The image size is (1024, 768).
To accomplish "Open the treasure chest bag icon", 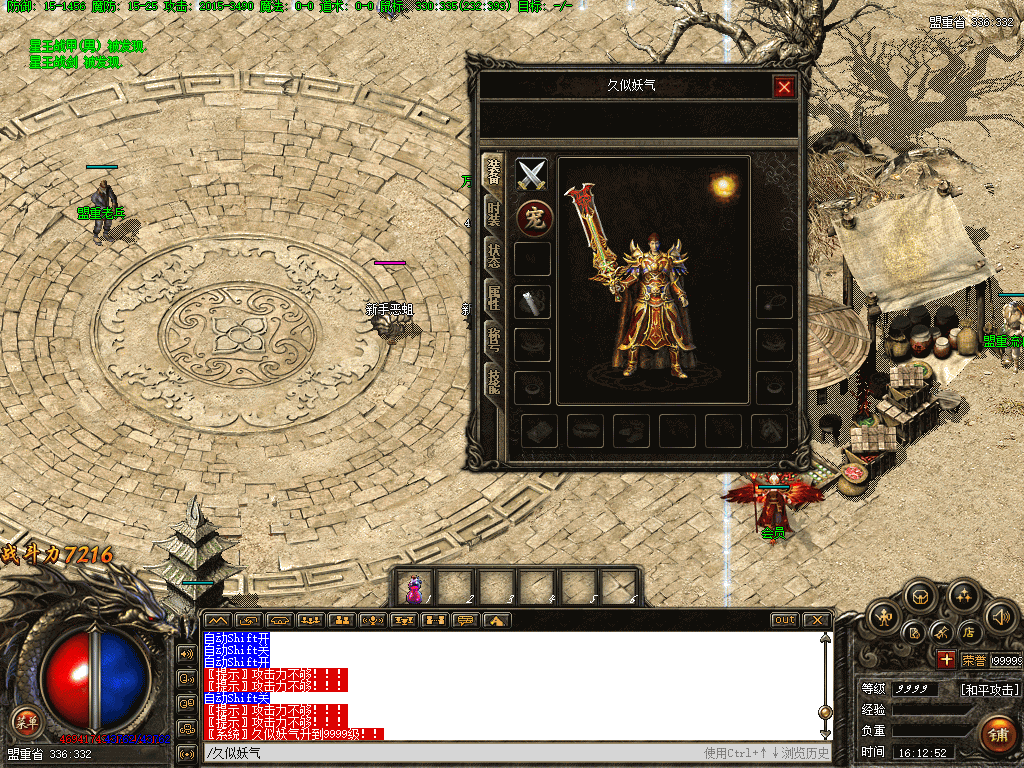I will coord(920,597).
